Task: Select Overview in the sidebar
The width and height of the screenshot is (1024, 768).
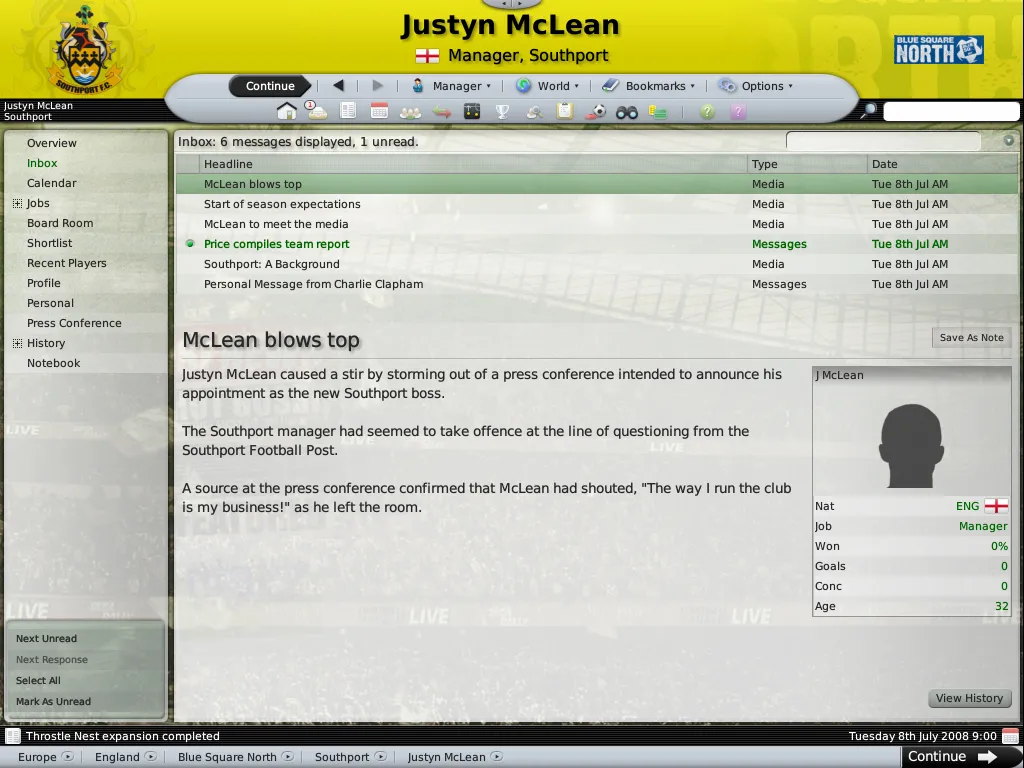Action: (x=52, y=143)
